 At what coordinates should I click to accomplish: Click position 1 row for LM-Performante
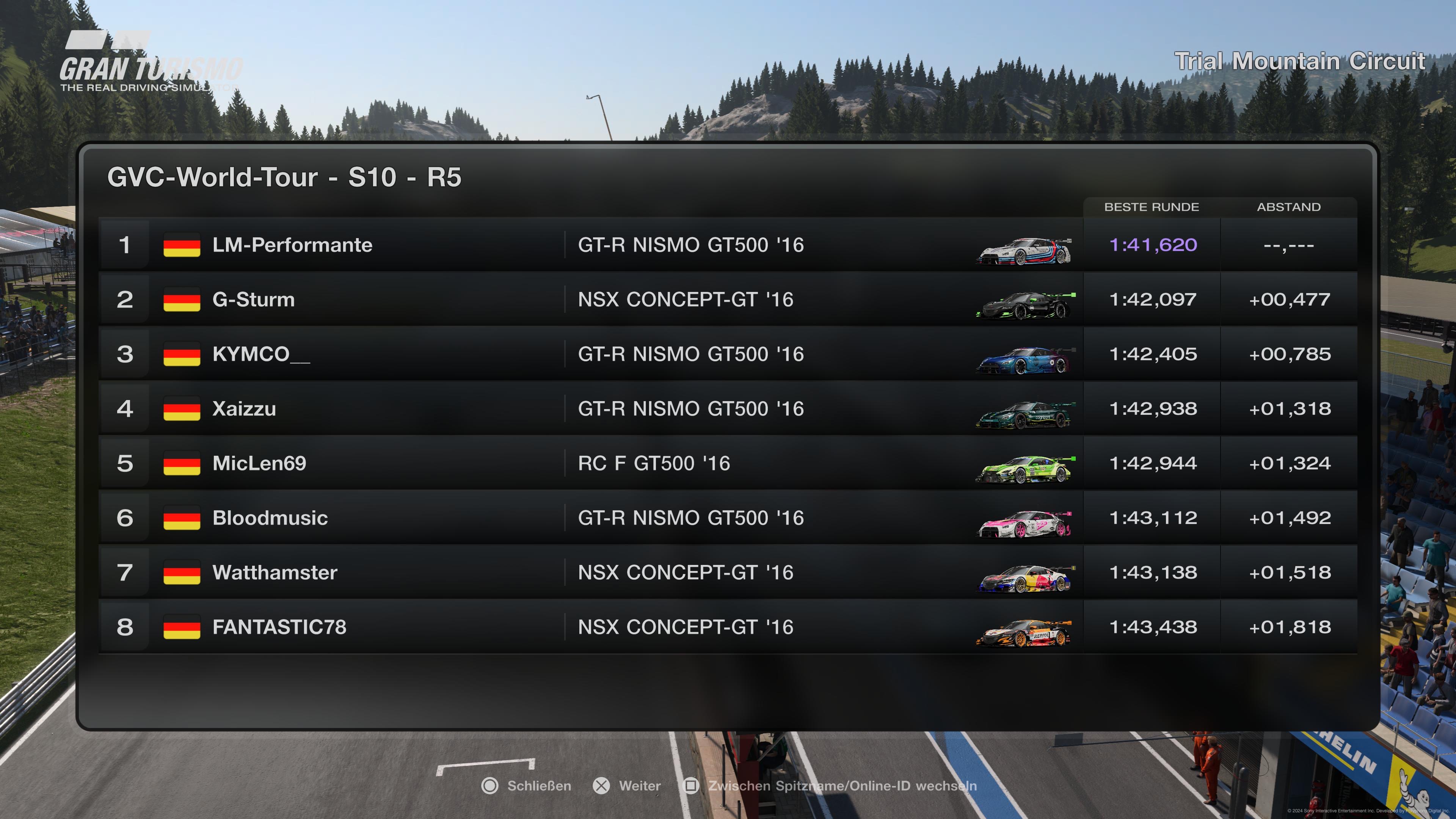[x=126, y=245]
